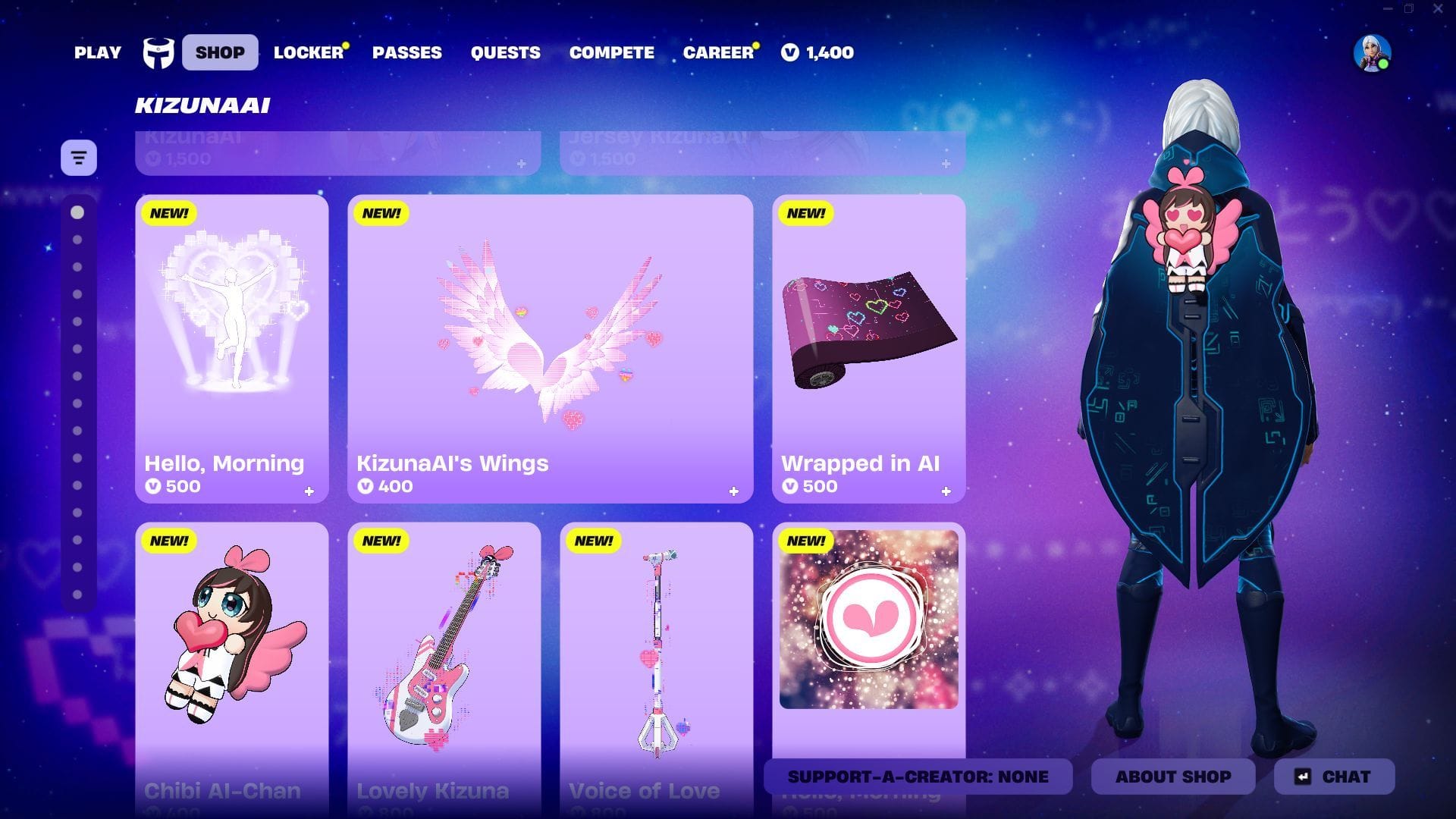This screenshot has height=819, width=1456.
Task: Open the Chat button
Action: click(x=1334, y=777)
